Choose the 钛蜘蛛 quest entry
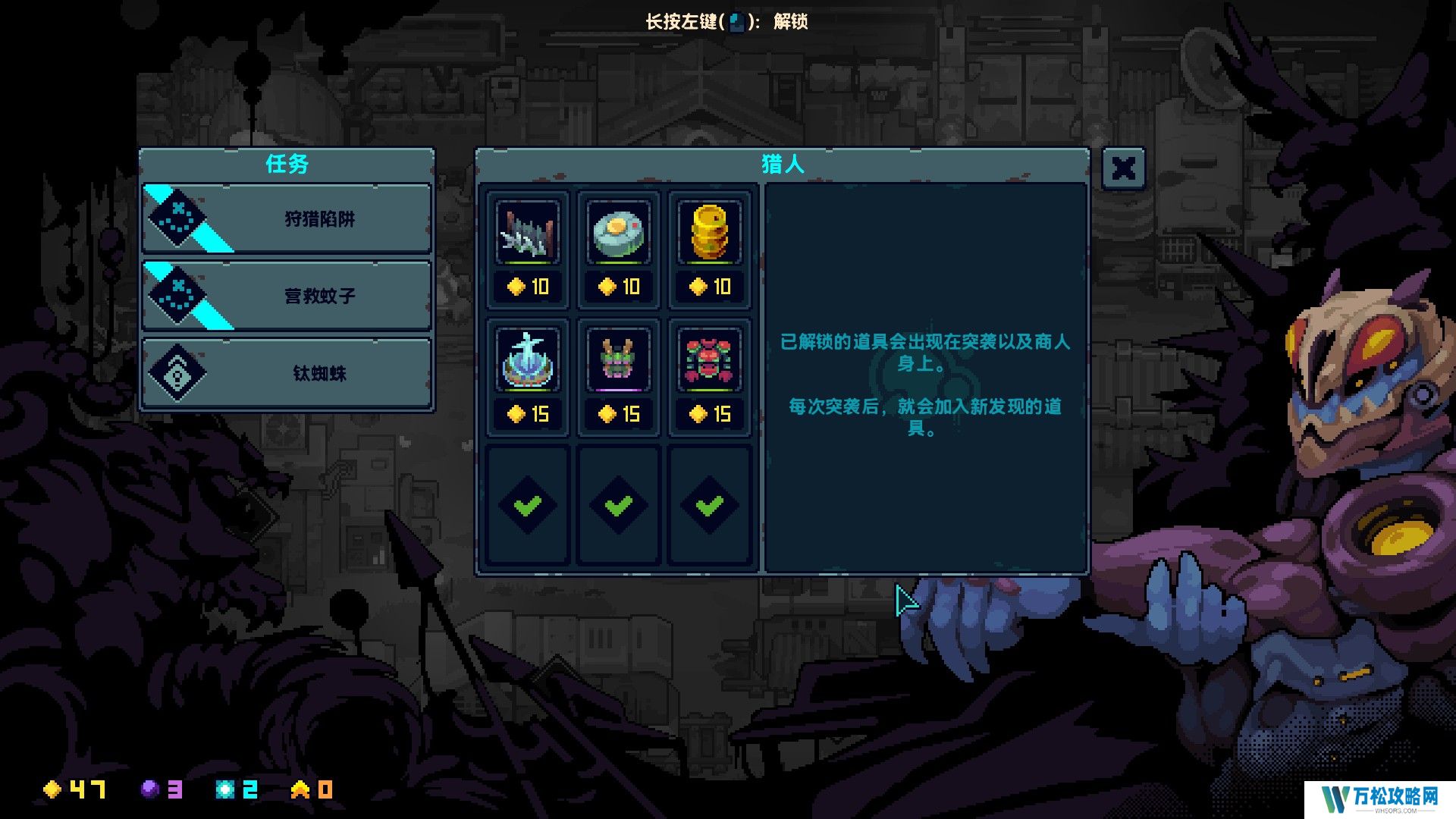This screenshot has width=1456, height=819. pyautogui.click(x=287, y=373)
